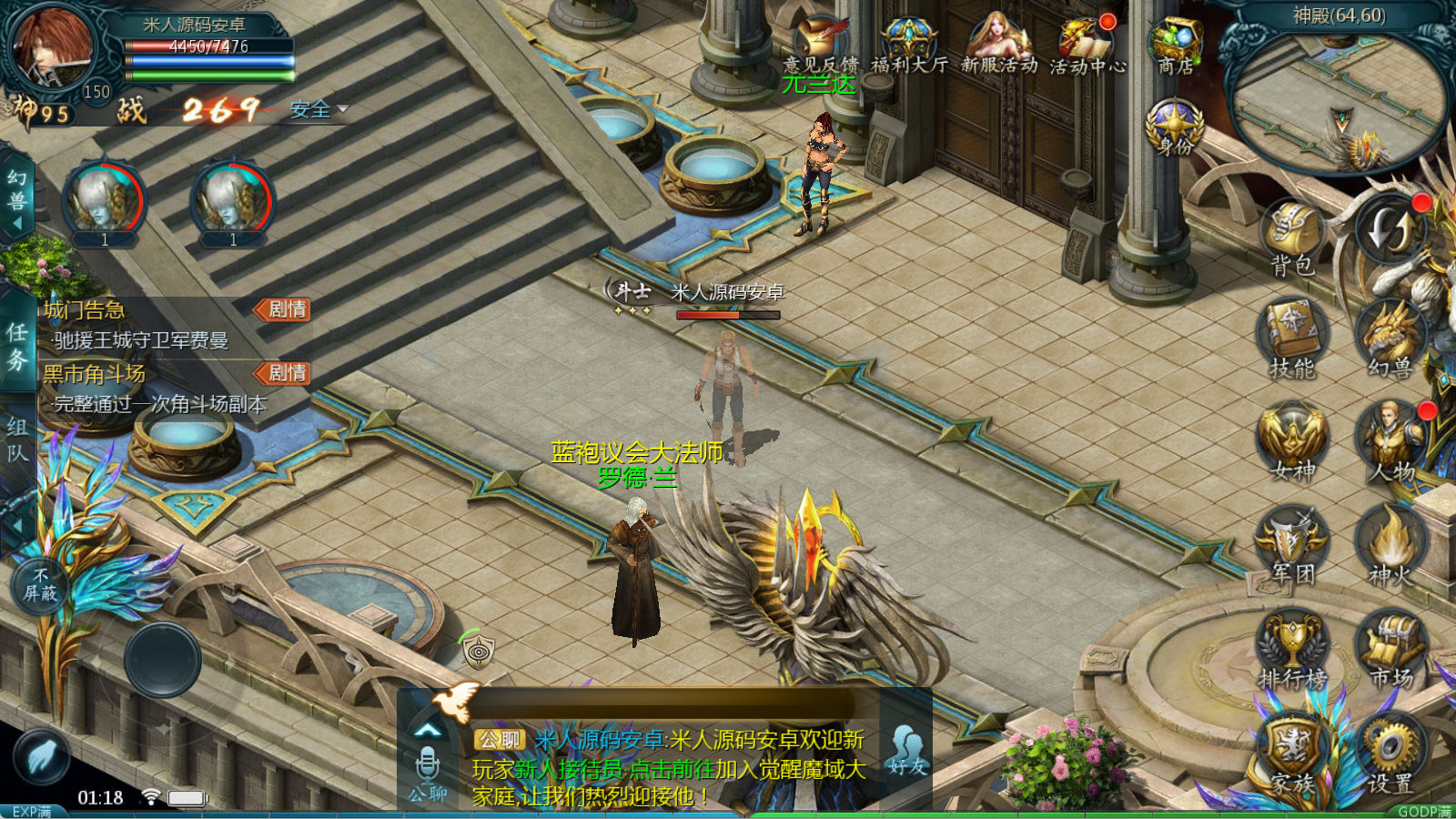Open the 市场 market
This screenshot has height=819, width=1456.
(1390, 648)
